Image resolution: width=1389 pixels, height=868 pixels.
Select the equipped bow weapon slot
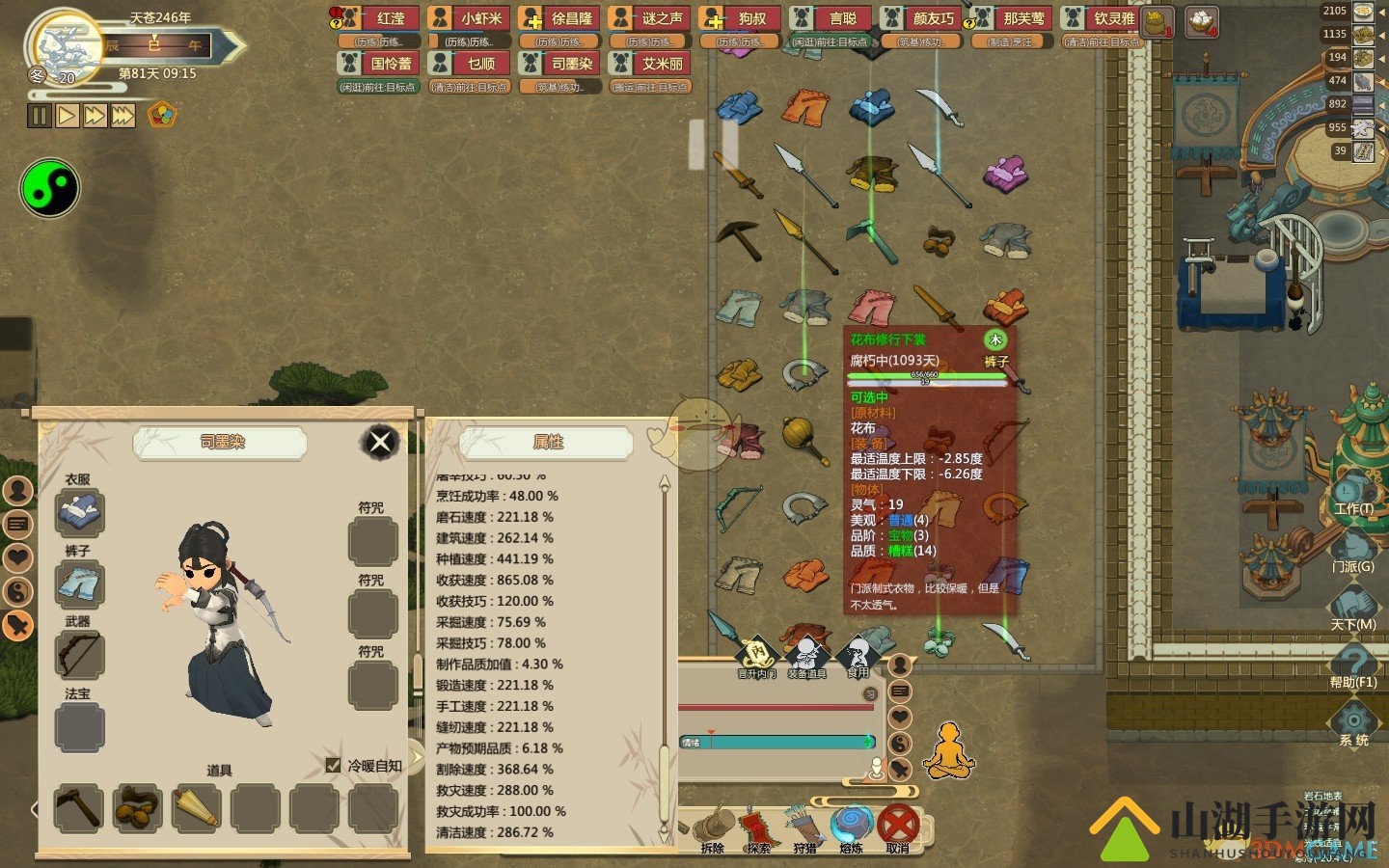click(79, 655)
